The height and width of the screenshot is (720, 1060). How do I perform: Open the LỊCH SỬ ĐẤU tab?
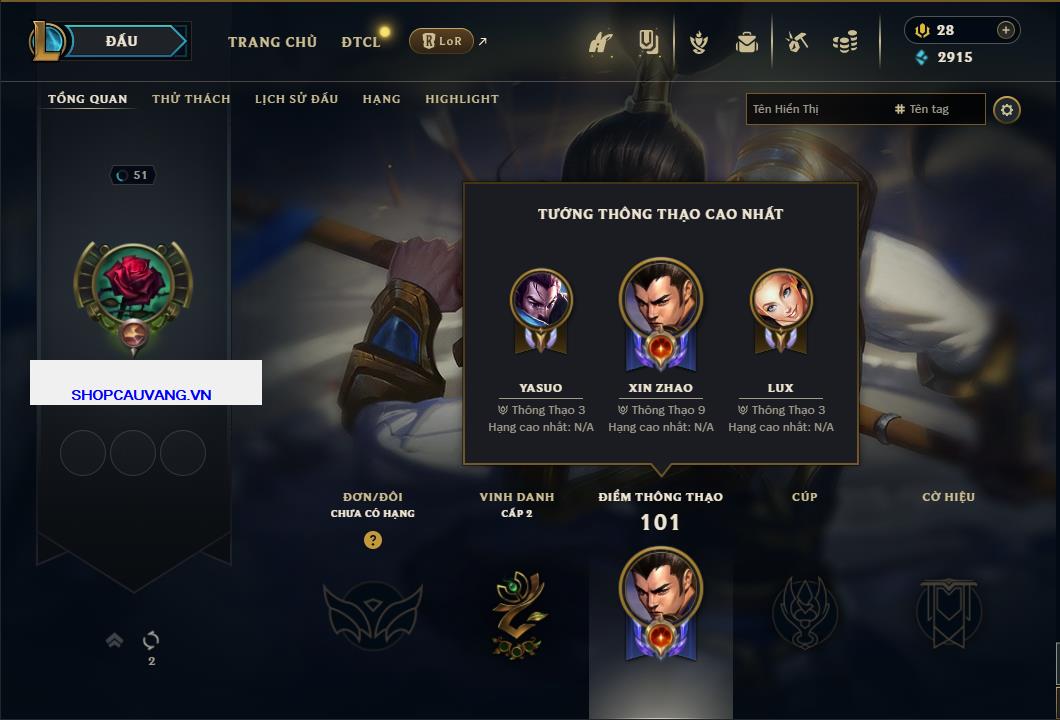click(296, 99)
